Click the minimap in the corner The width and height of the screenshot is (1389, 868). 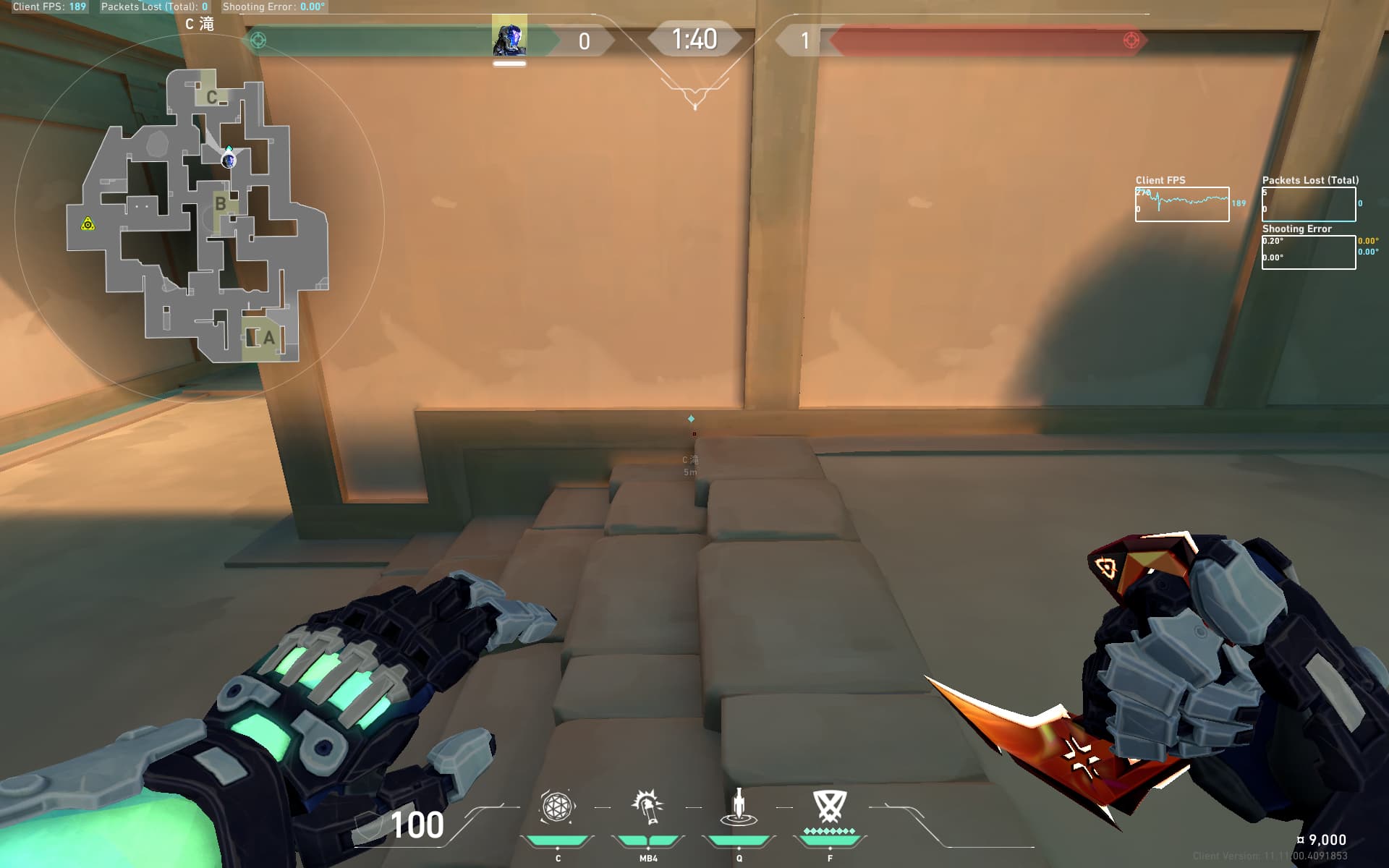[198, 217]
